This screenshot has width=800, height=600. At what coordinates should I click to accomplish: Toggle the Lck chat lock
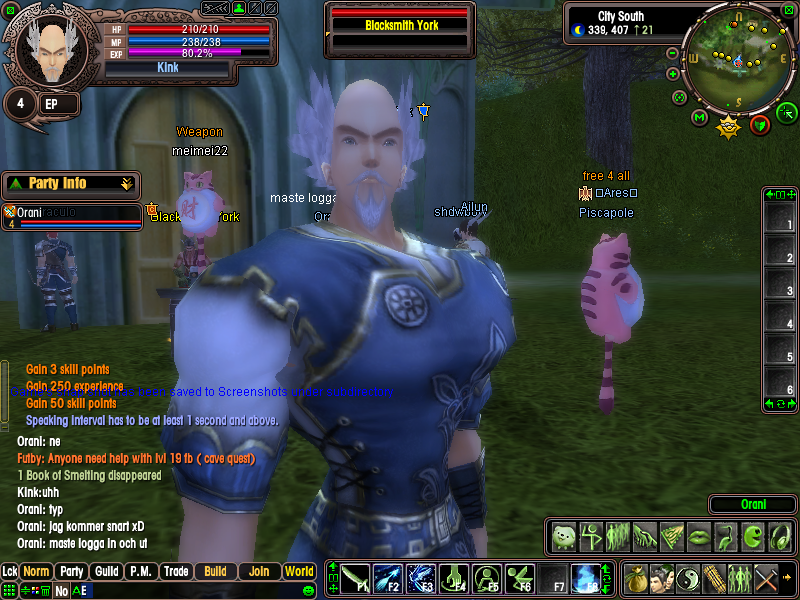pos(10,572)
